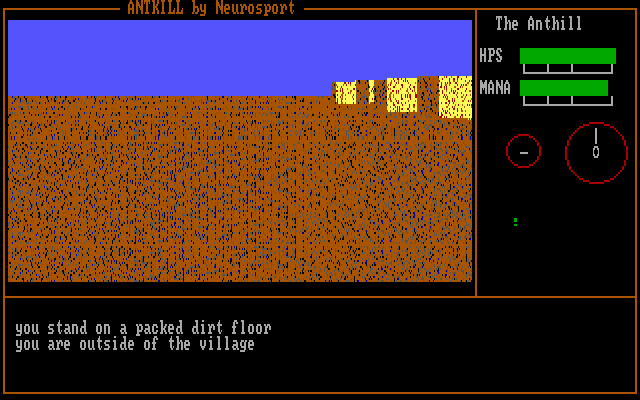
Task: Select the small red circle gauge
Action: coord(523,151)
